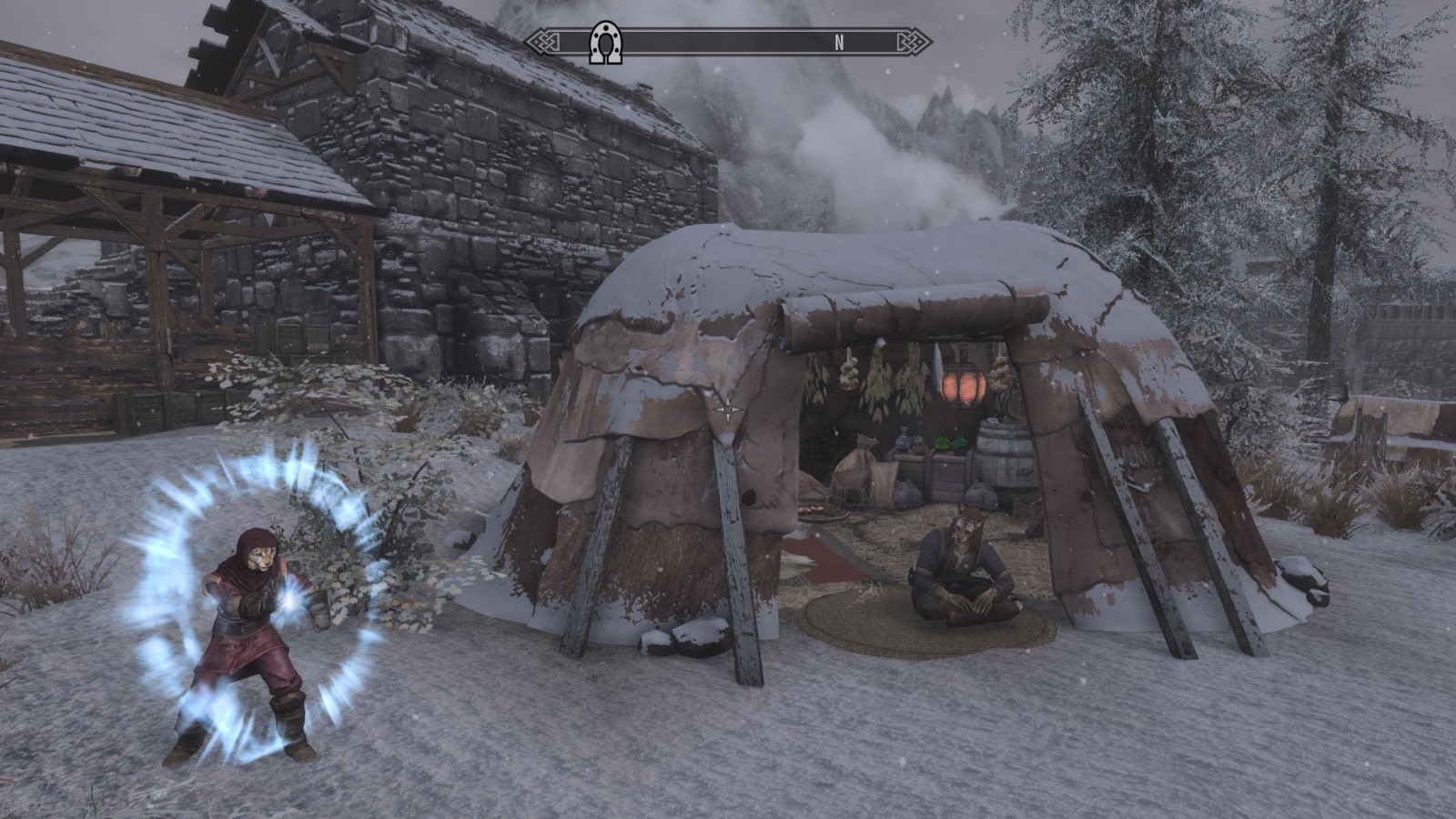Select the North indicator on the compass bar
The image size is (1456, 819).
pyautogui.click(x=839, y=42)
